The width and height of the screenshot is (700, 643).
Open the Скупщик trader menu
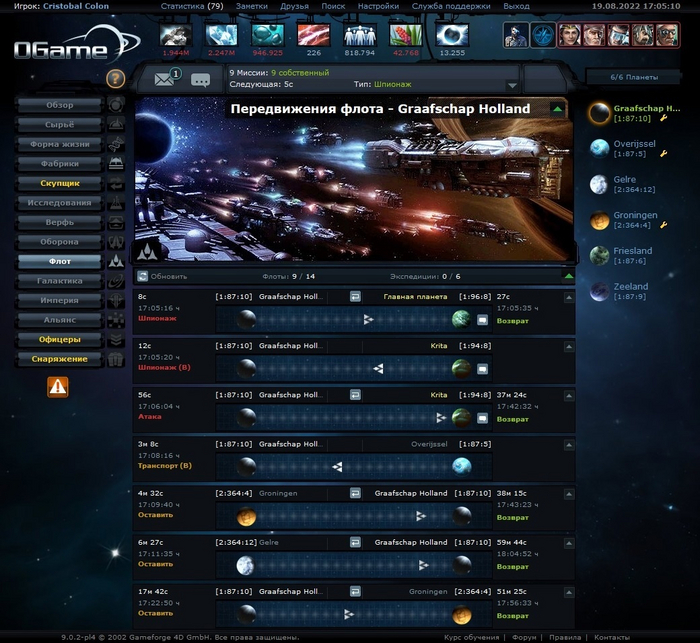[x=59, y=184]
